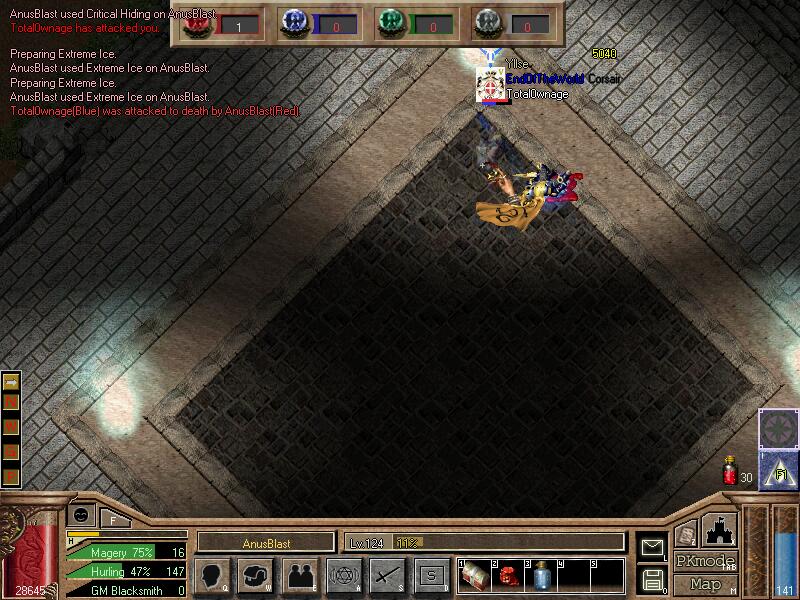
Task: Select the treasure chest in belt slot 1
Action: pos(477,575)
